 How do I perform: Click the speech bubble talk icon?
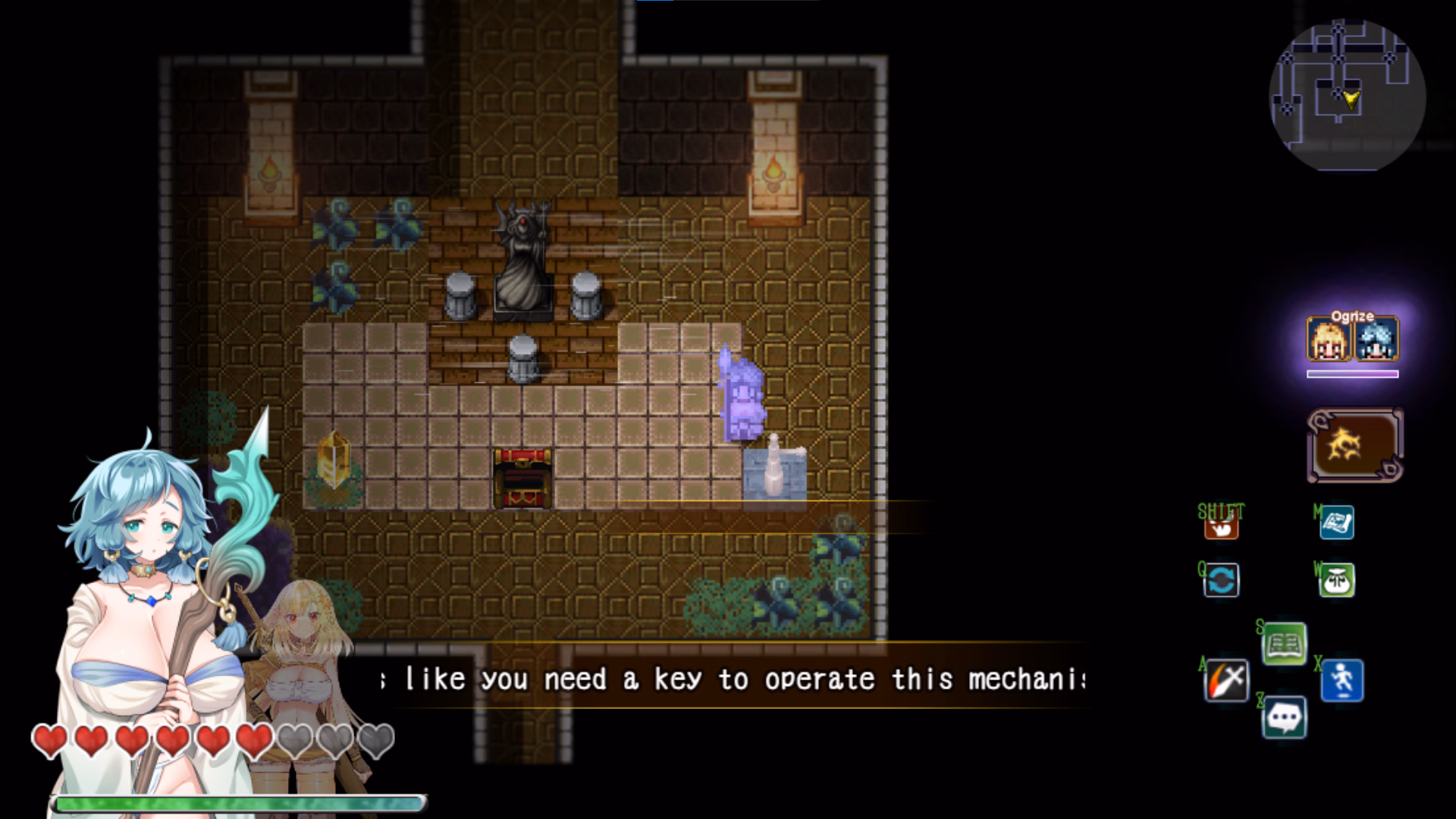pyautogui.click(x=1284, y=717)
